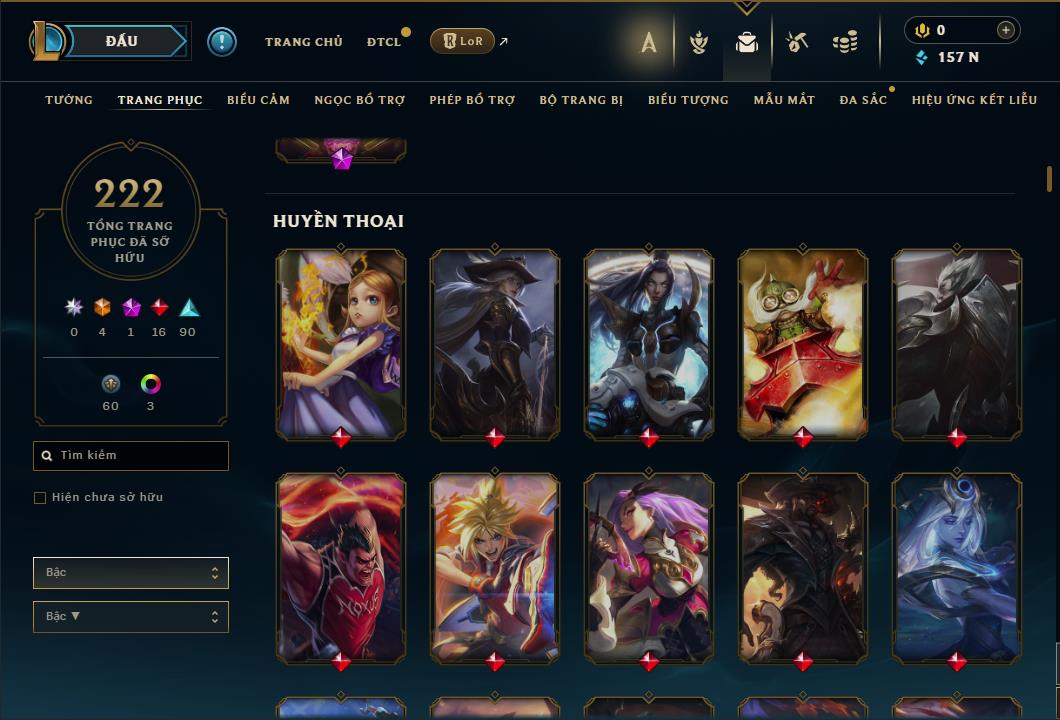Viewport: 1060px width, 720px height.
Task: Open the HIỆU ỨNG KẾT LIỄU tab
Action: point(974,100)
